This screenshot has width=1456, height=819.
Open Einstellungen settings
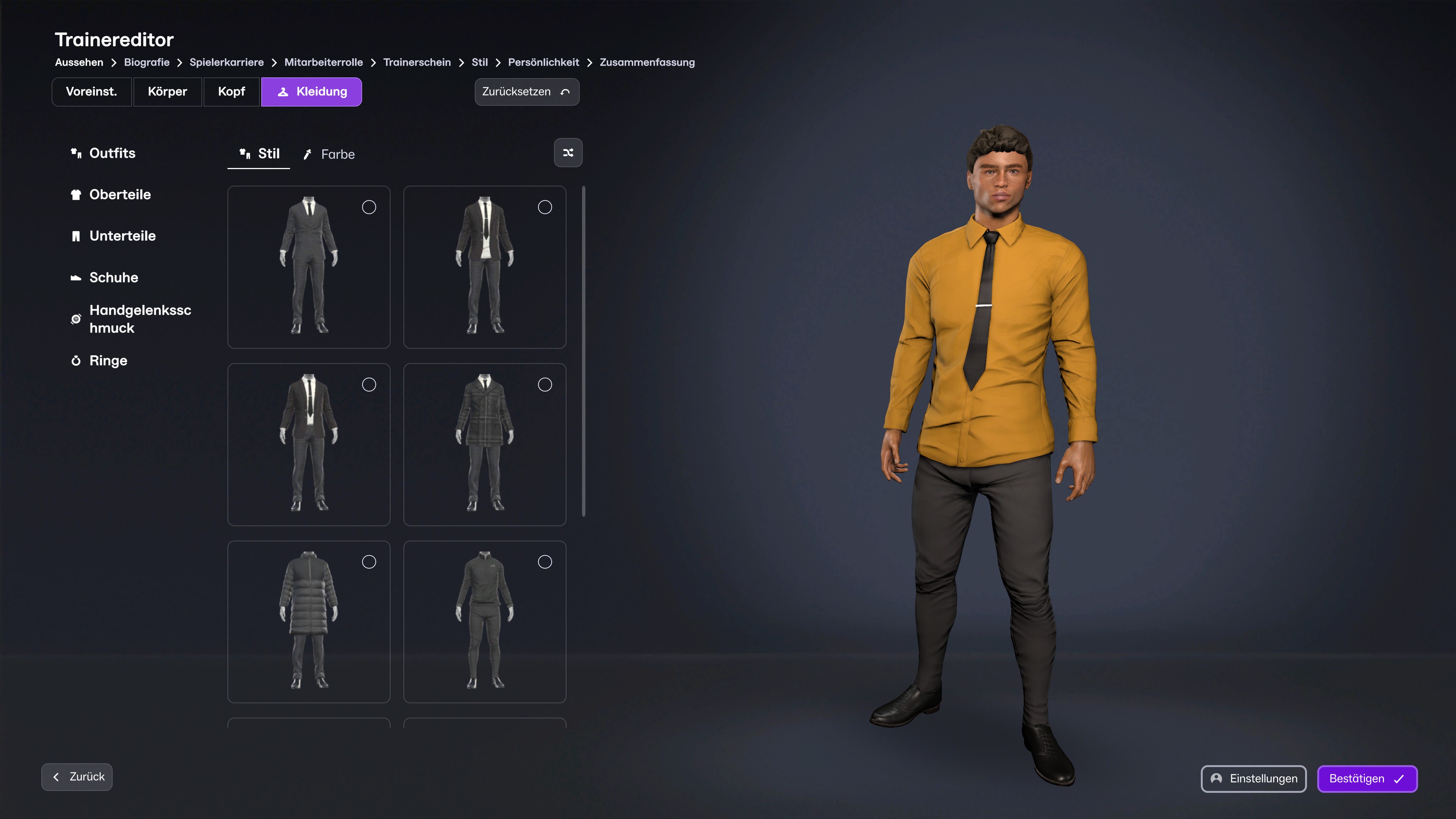1253,778
